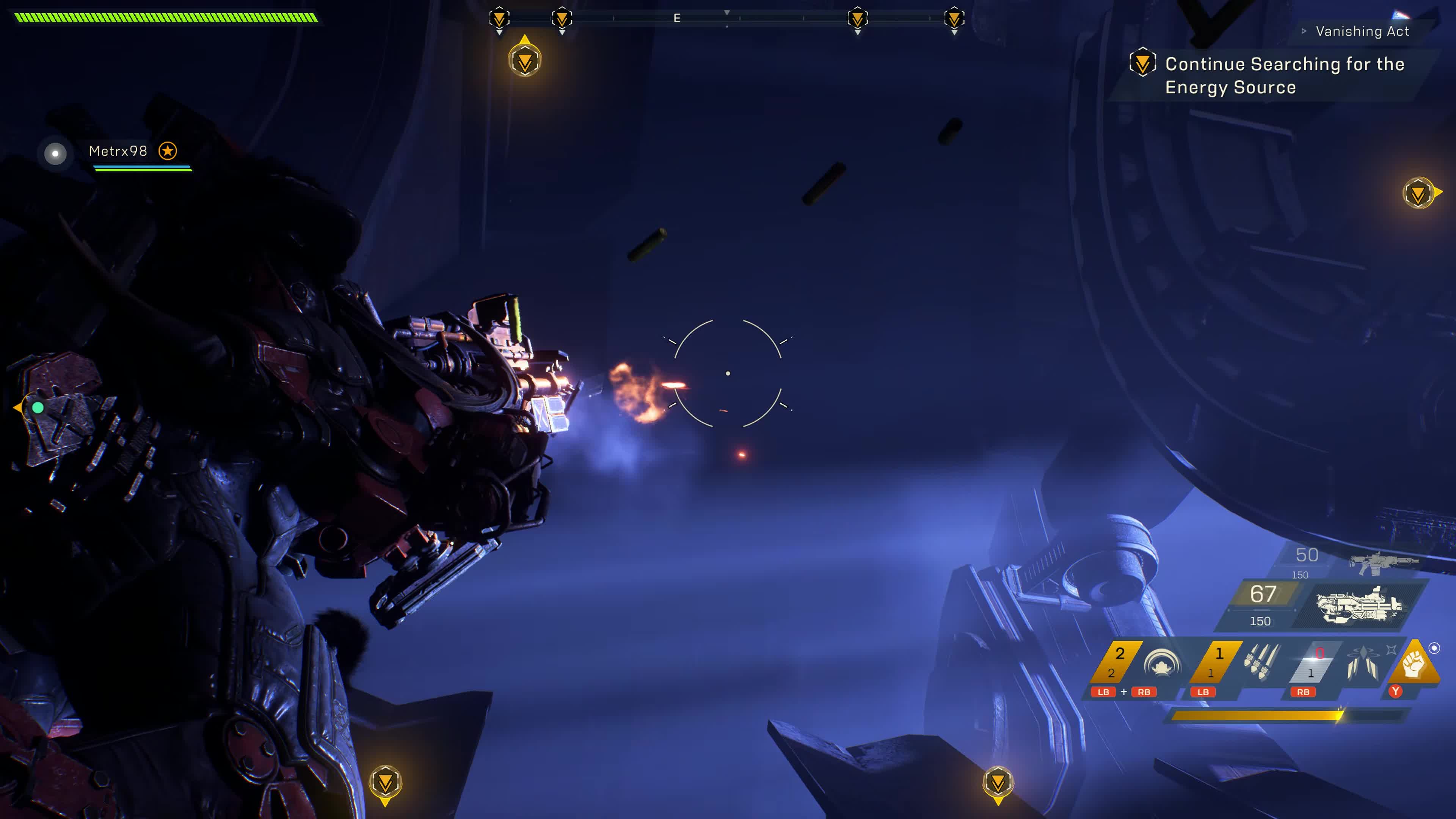
Task: Click the E heading on the compass
Action: [676, 18]
